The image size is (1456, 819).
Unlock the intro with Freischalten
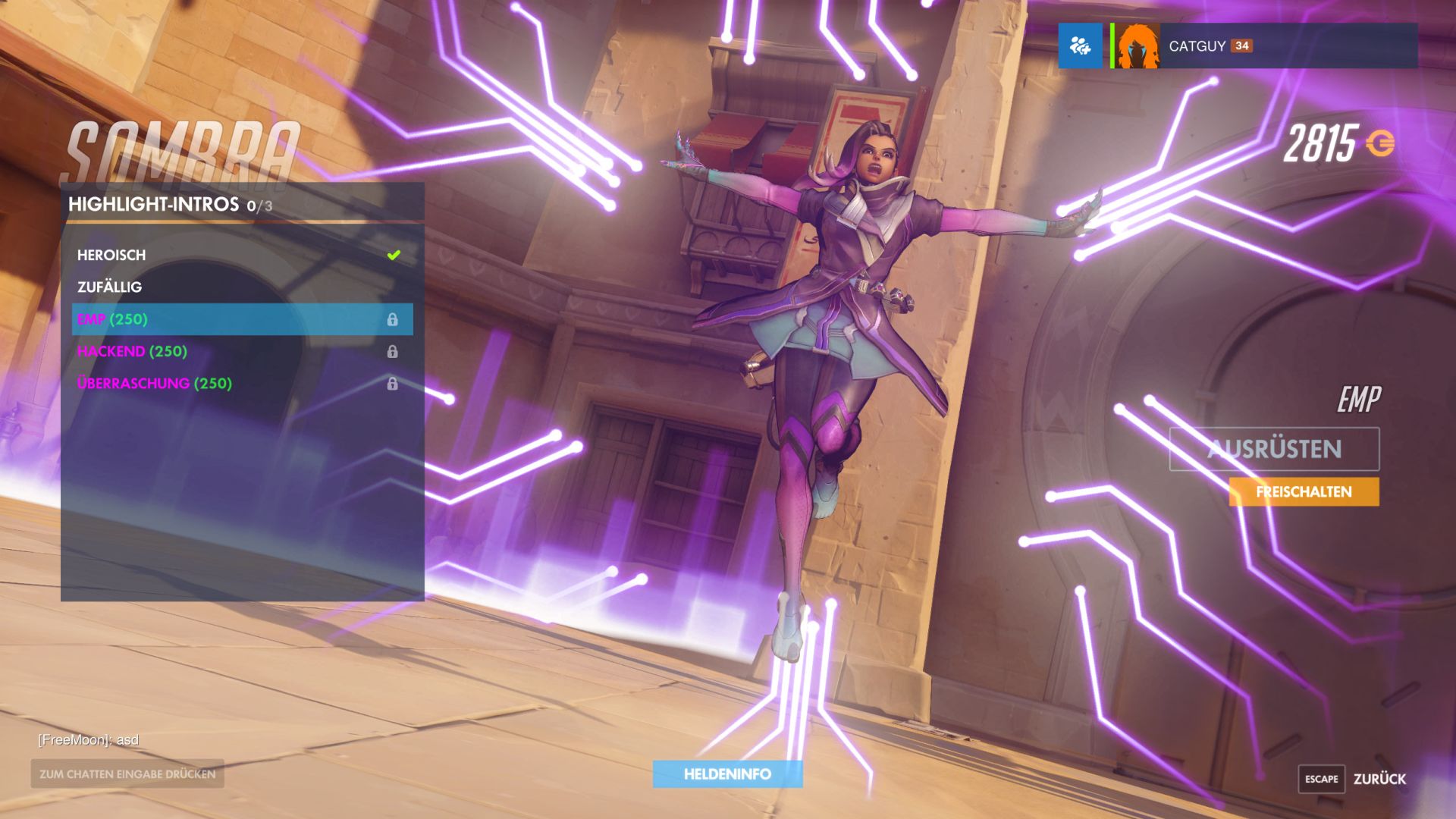pos(1304,492)
